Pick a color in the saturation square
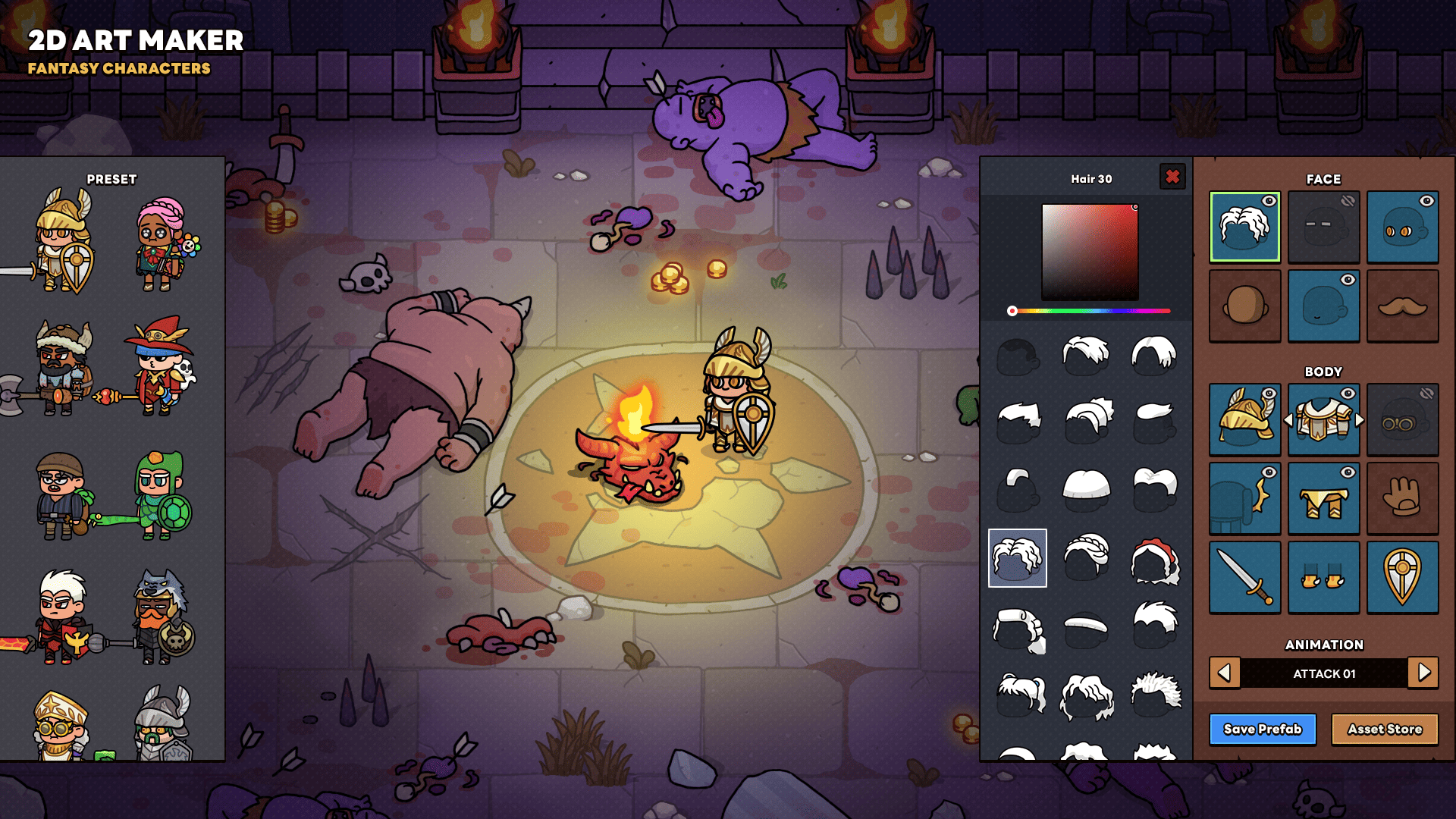1456x819 pixels. [1090, 252]
